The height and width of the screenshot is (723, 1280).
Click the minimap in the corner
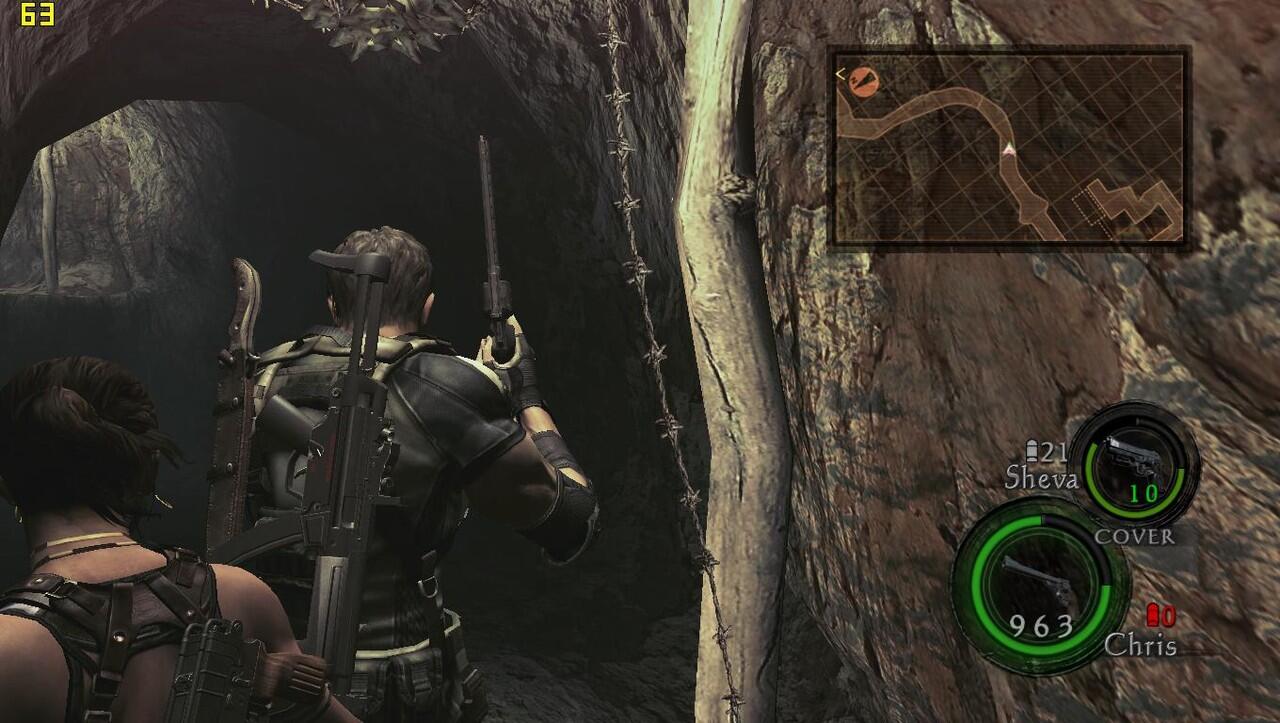click(1009, 147)
